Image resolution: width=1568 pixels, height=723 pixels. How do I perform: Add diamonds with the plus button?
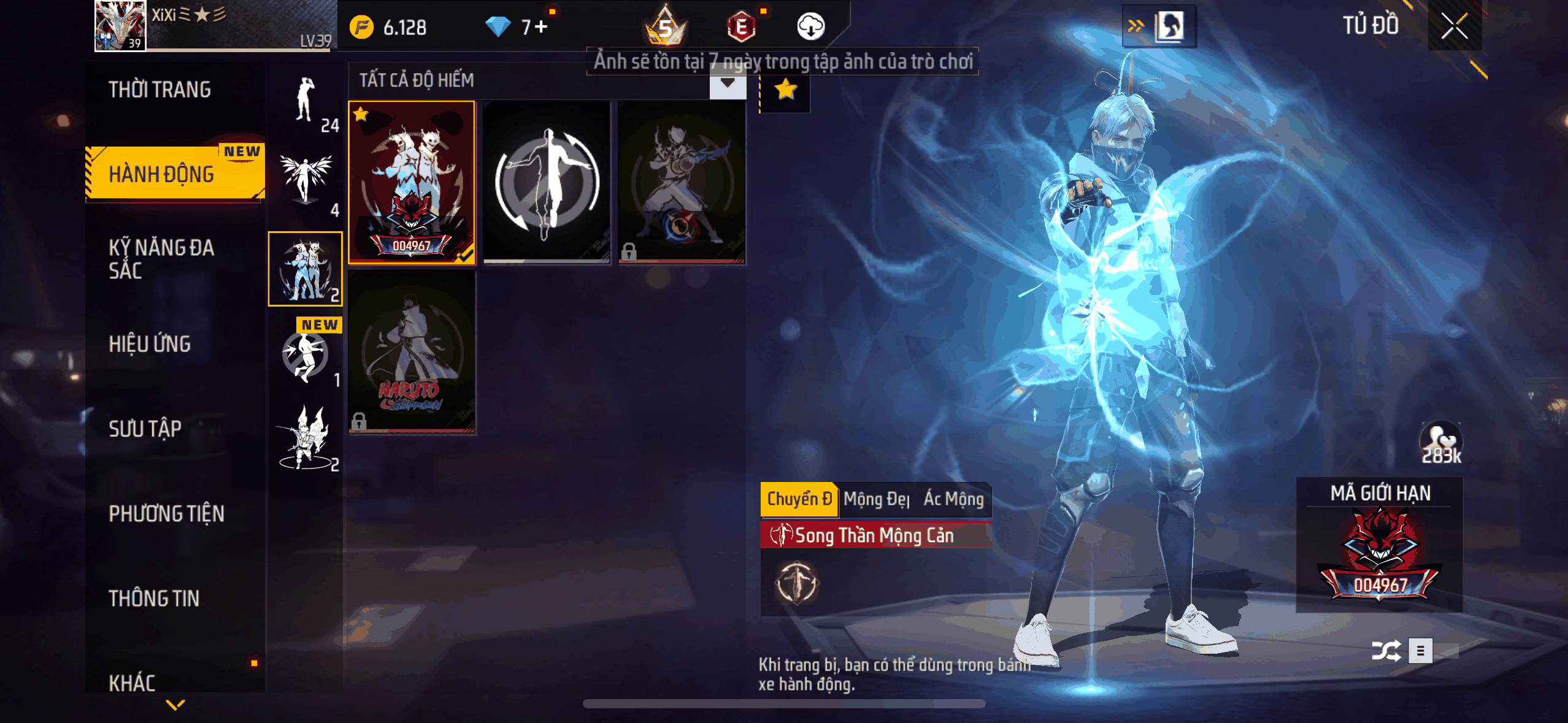tap(541, 27)
